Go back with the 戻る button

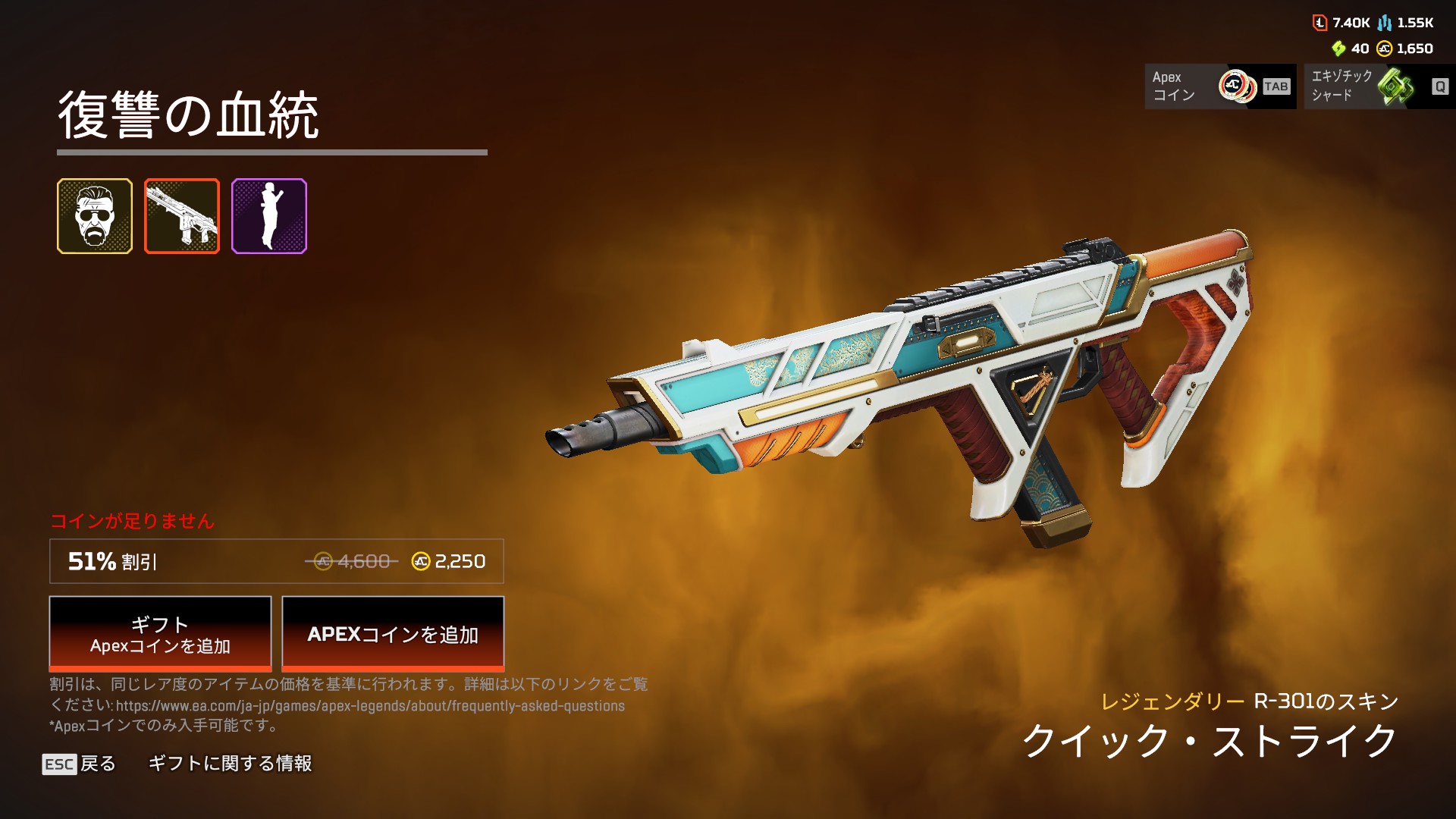80,764
